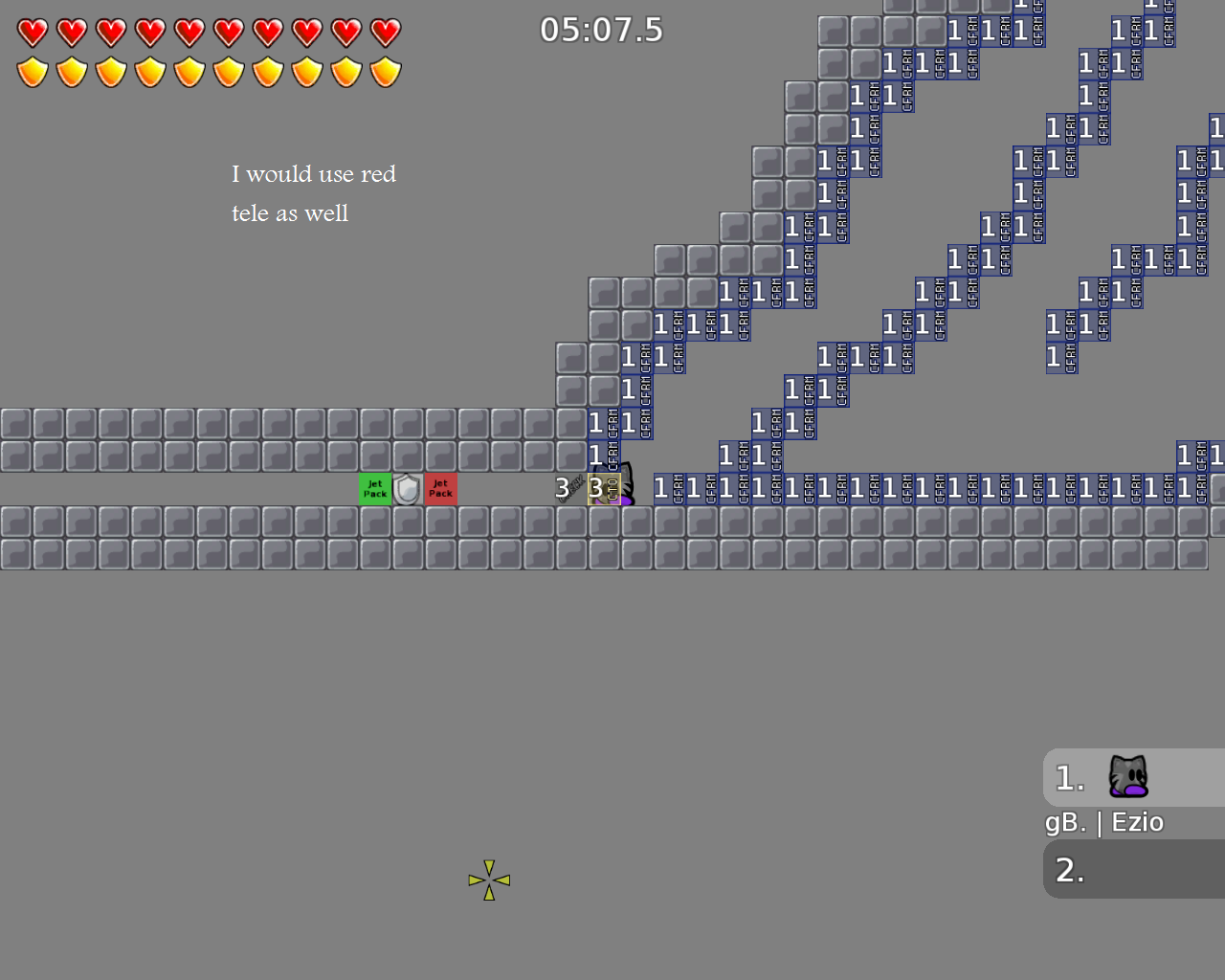Click the fifth heart to adjust health
Screen dimensions: 1225x980
pyautogui.click(x=189, y=32)
